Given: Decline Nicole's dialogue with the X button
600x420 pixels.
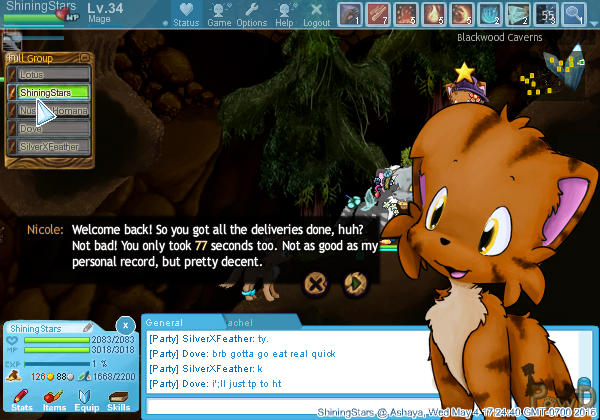Looking at the screenshot, I should coord(315,284).
